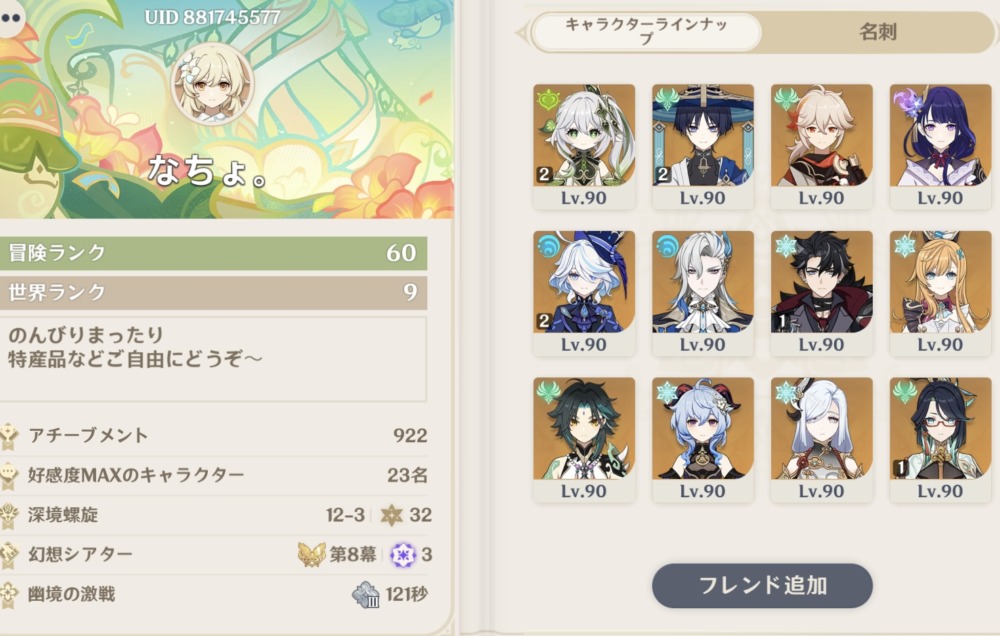Select the blonde Cryo character with hair ornaments

940,293
